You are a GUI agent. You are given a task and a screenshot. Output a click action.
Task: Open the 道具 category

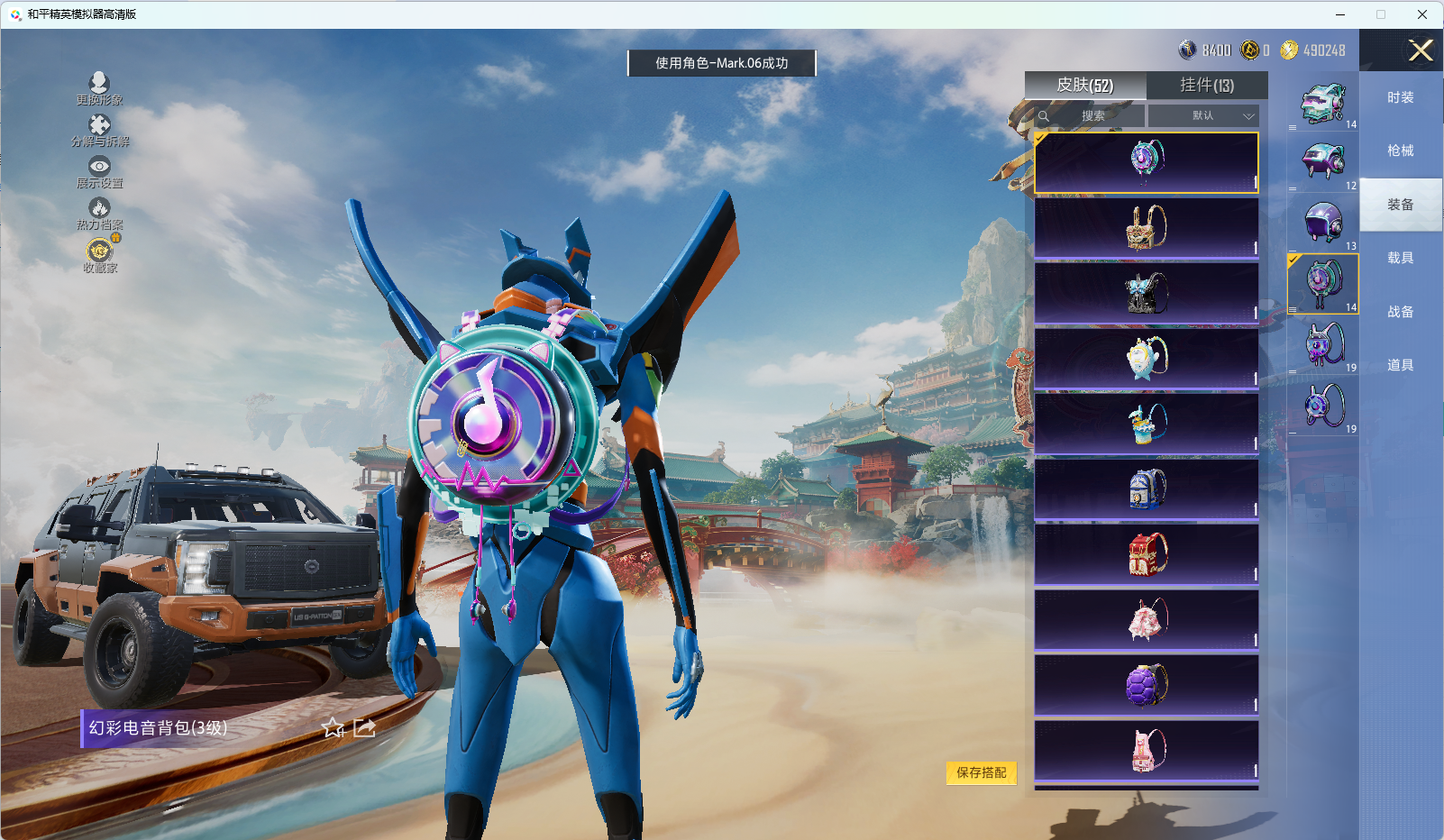point(1400,365)
